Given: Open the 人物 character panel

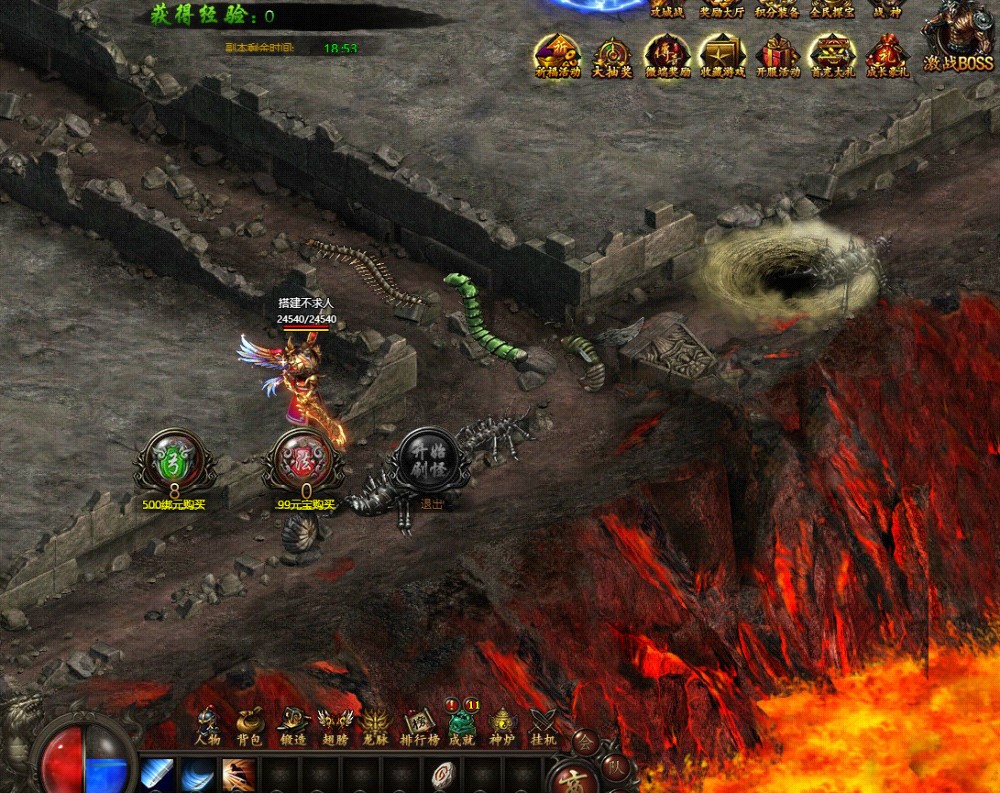Looking at the screenshot, I should click(207, 724).
